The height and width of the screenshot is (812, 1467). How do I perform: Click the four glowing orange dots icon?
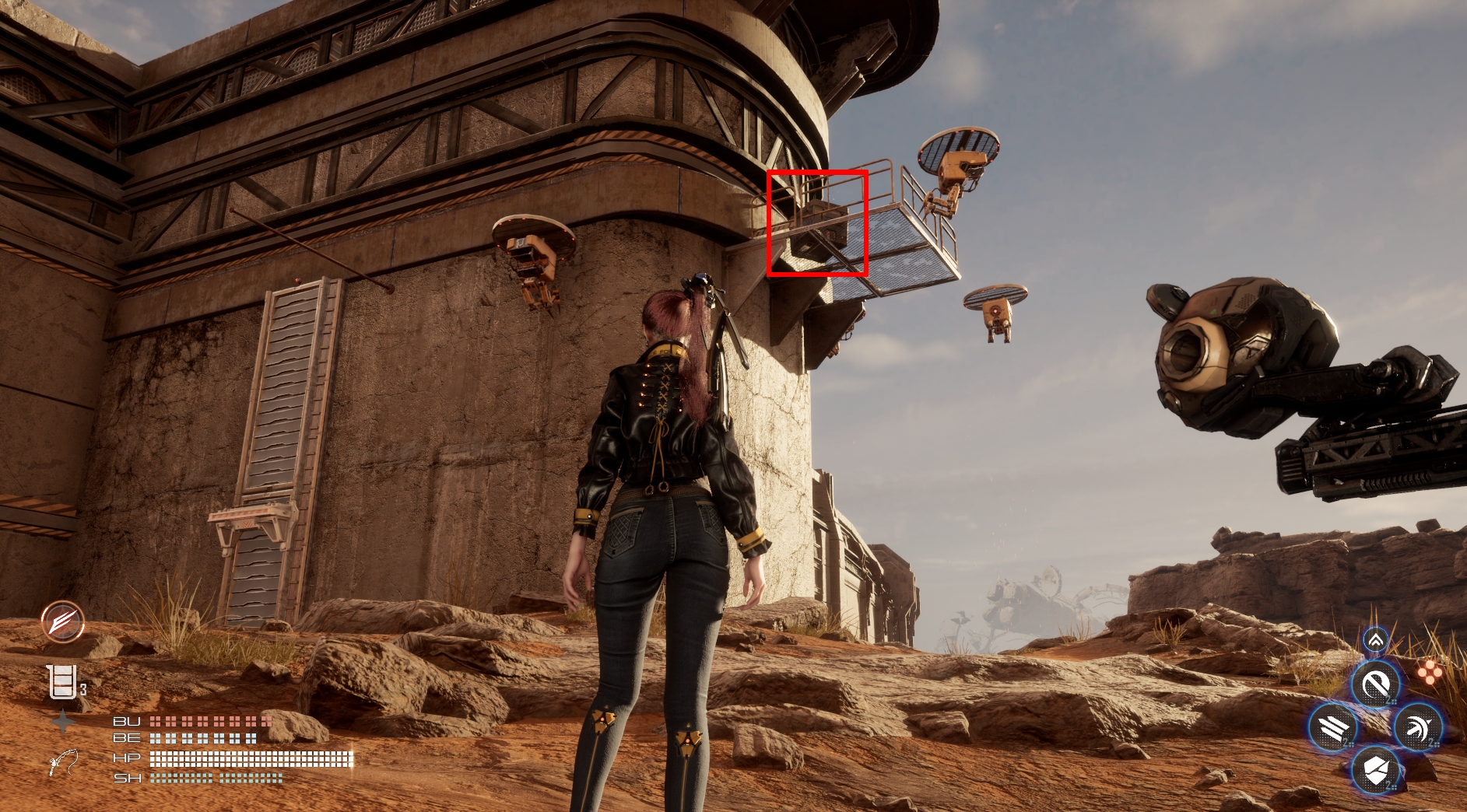coord(1429,671)
